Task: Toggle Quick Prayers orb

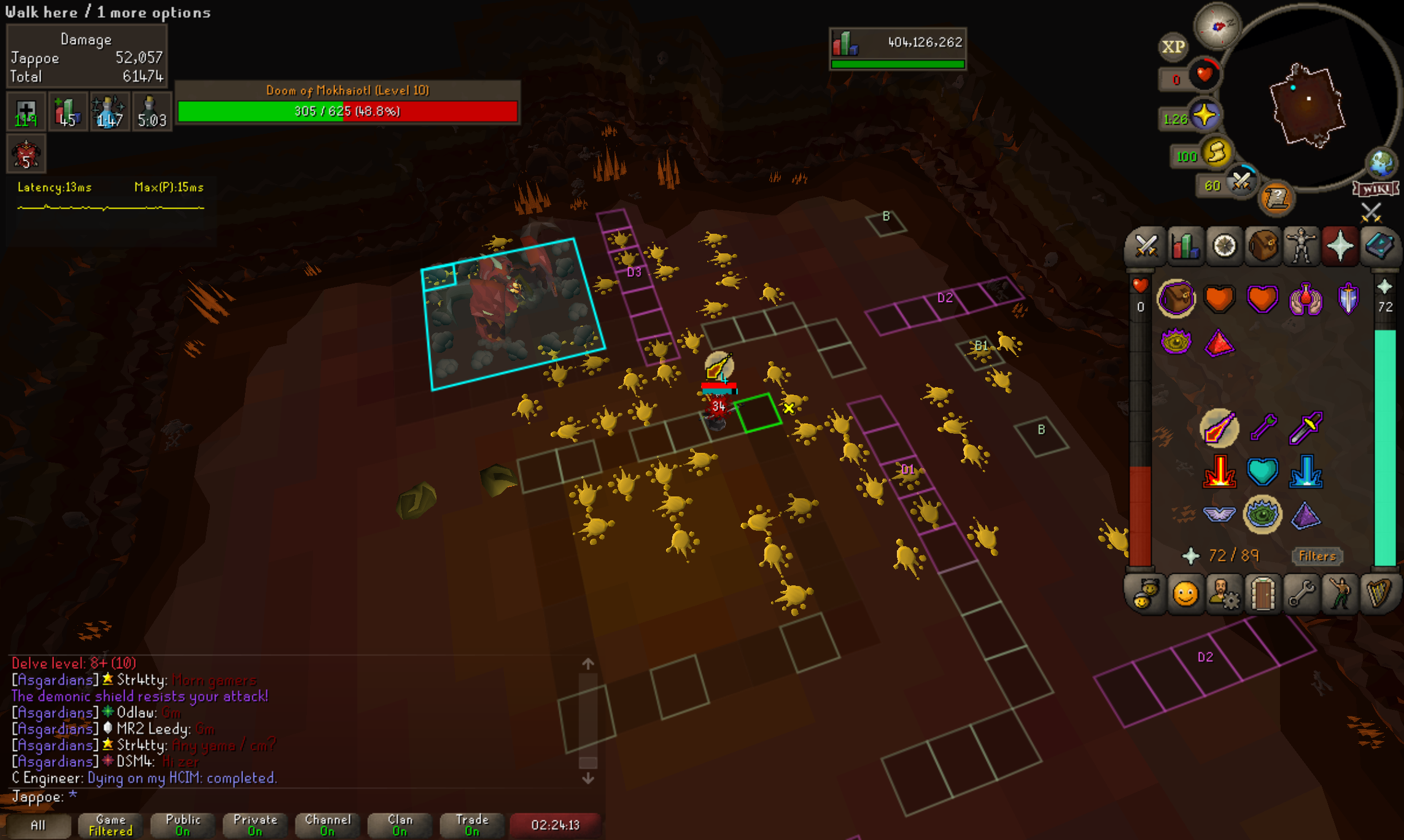Action: [1204, 116]
